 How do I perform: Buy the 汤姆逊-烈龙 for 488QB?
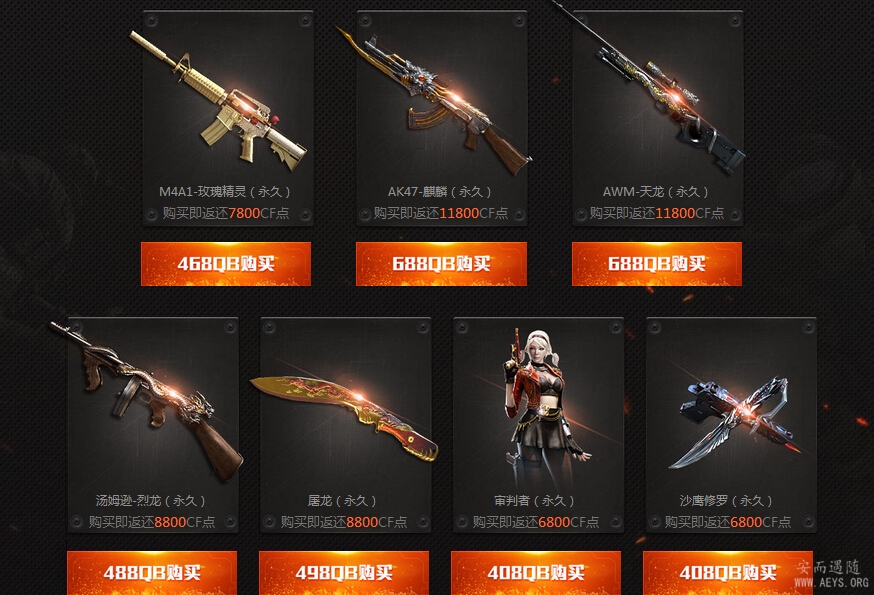[152, 573]
